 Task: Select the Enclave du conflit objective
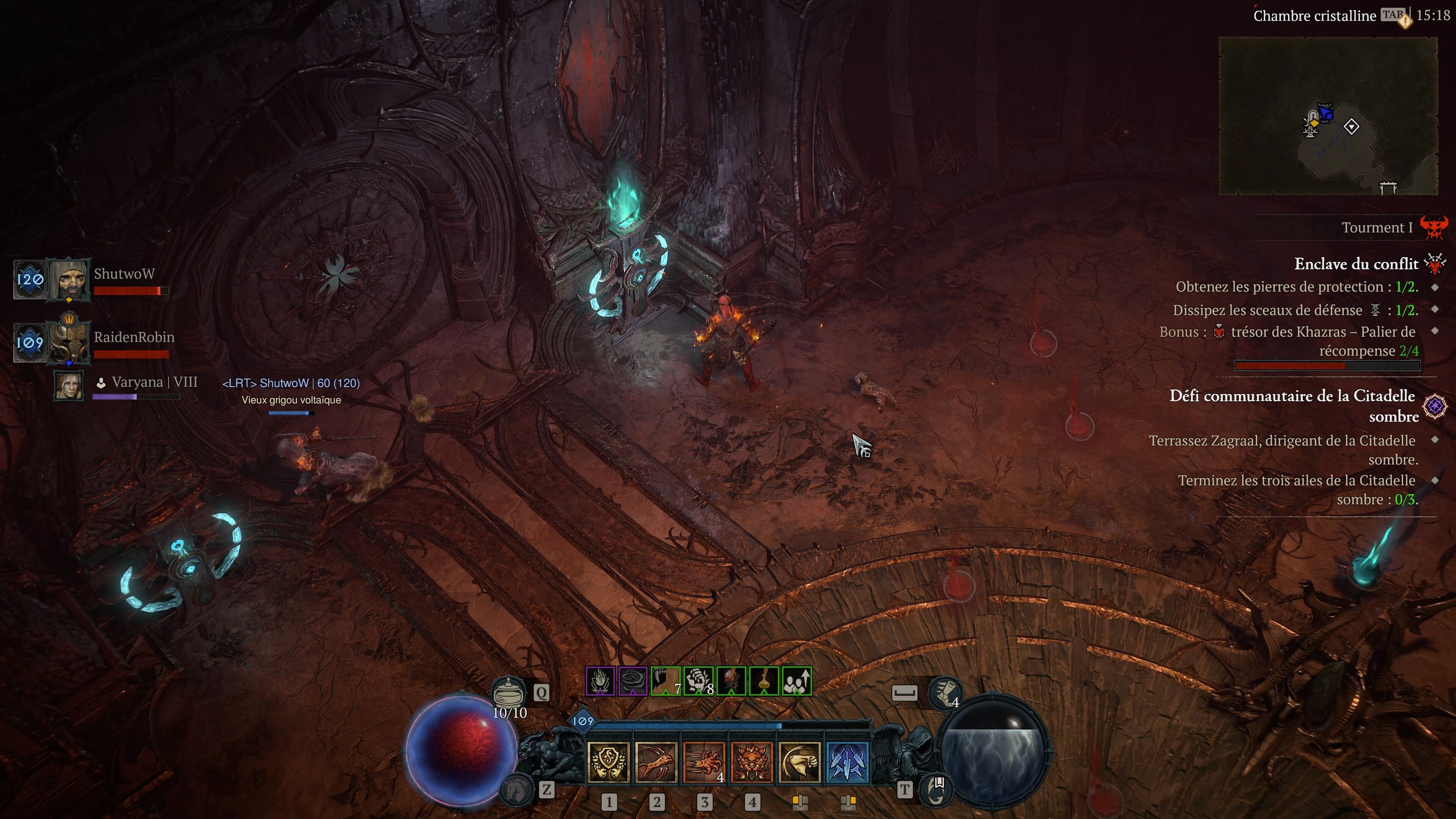(x=1356, y=264)
